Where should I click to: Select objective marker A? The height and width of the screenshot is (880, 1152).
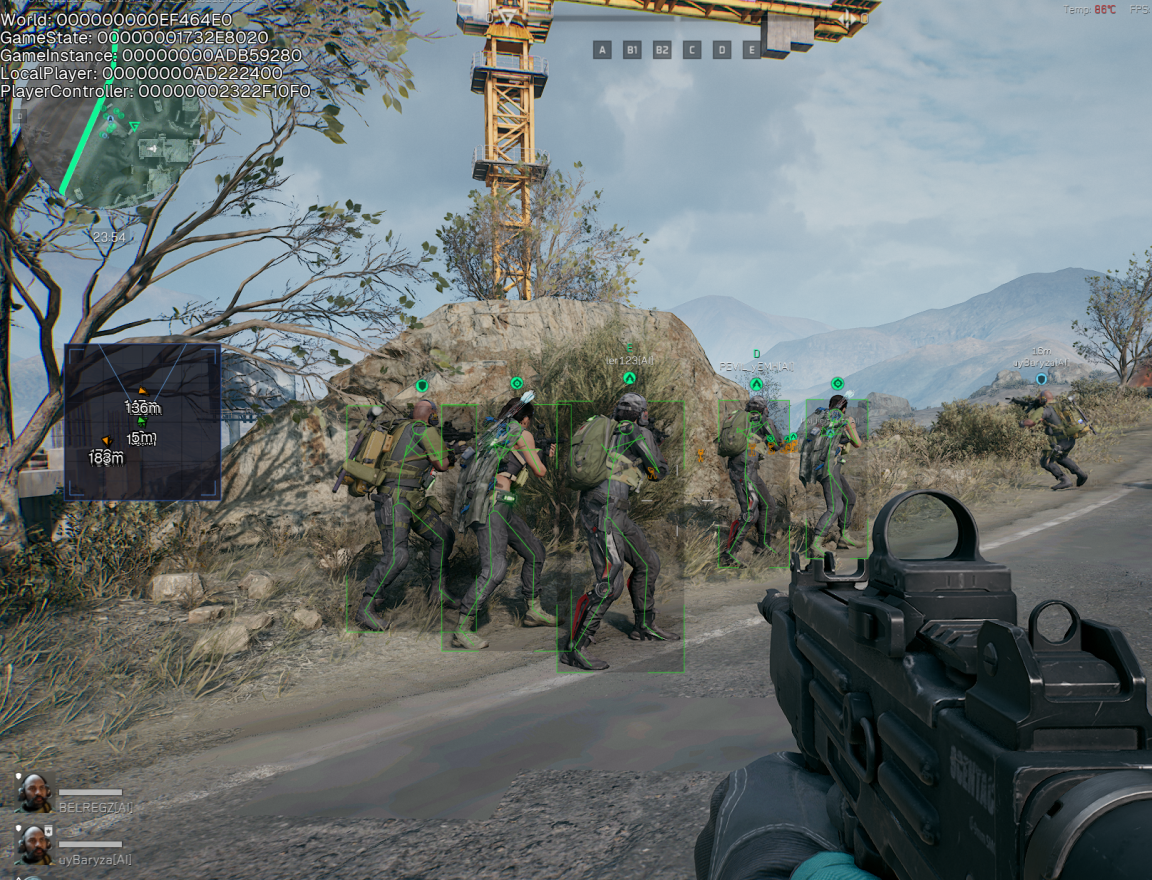click(602, 50)
